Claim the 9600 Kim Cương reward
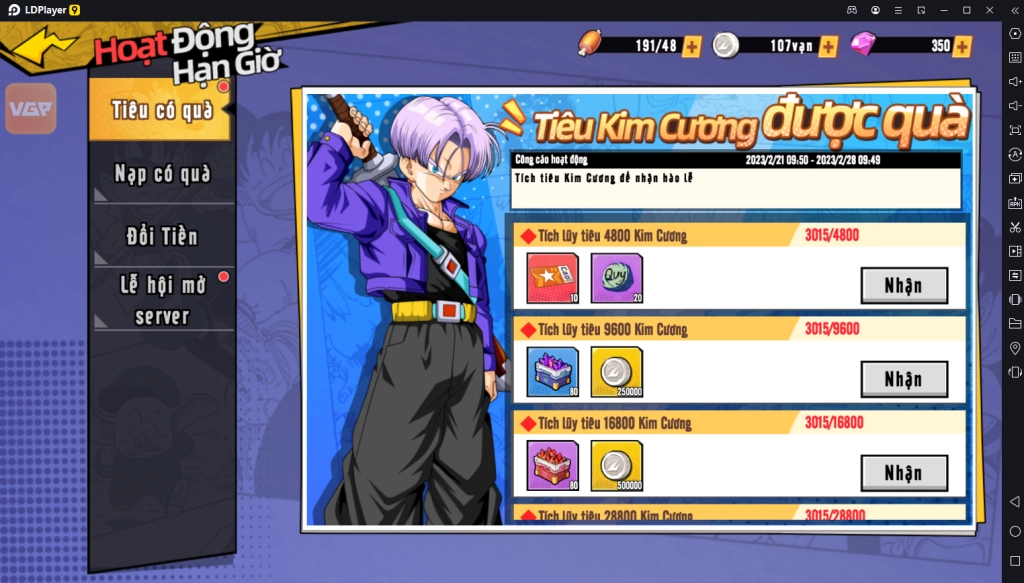The image size is (1024, 583). [x=904, y=379]
